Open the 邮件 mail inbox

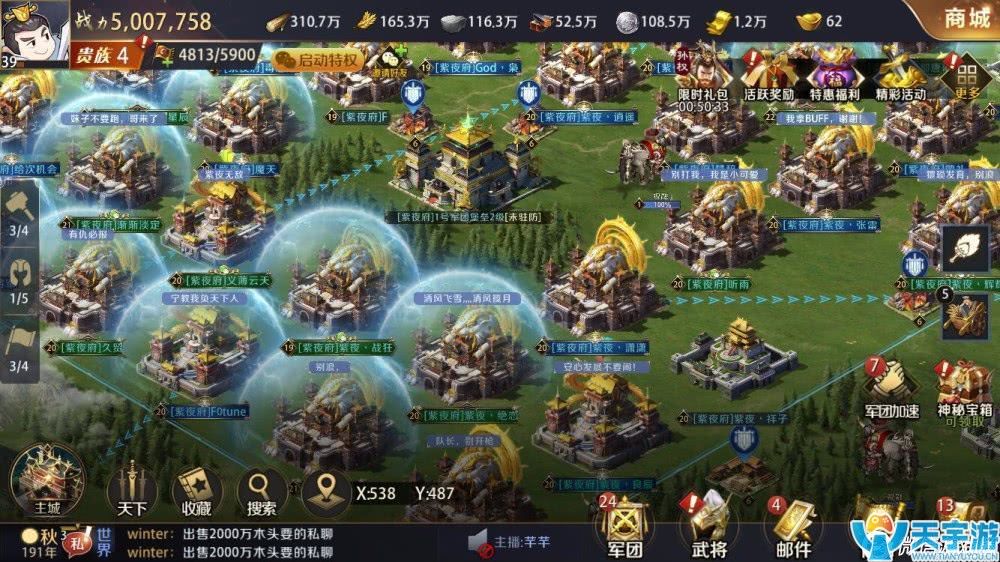[792, 526]
